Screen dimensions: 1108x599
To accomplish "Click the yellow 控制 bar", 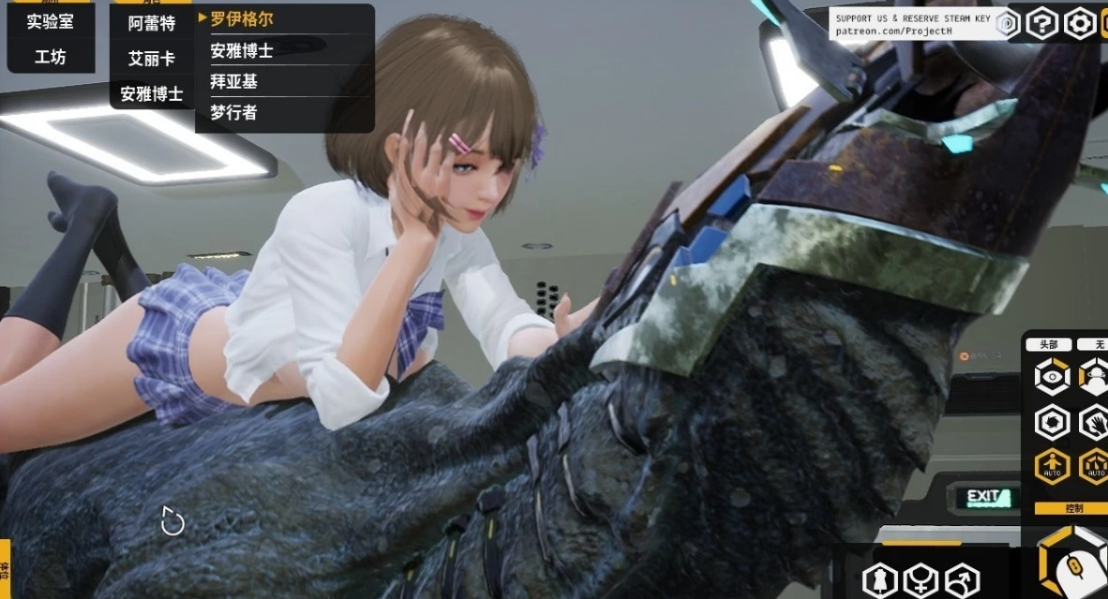I will (1070, 508).
